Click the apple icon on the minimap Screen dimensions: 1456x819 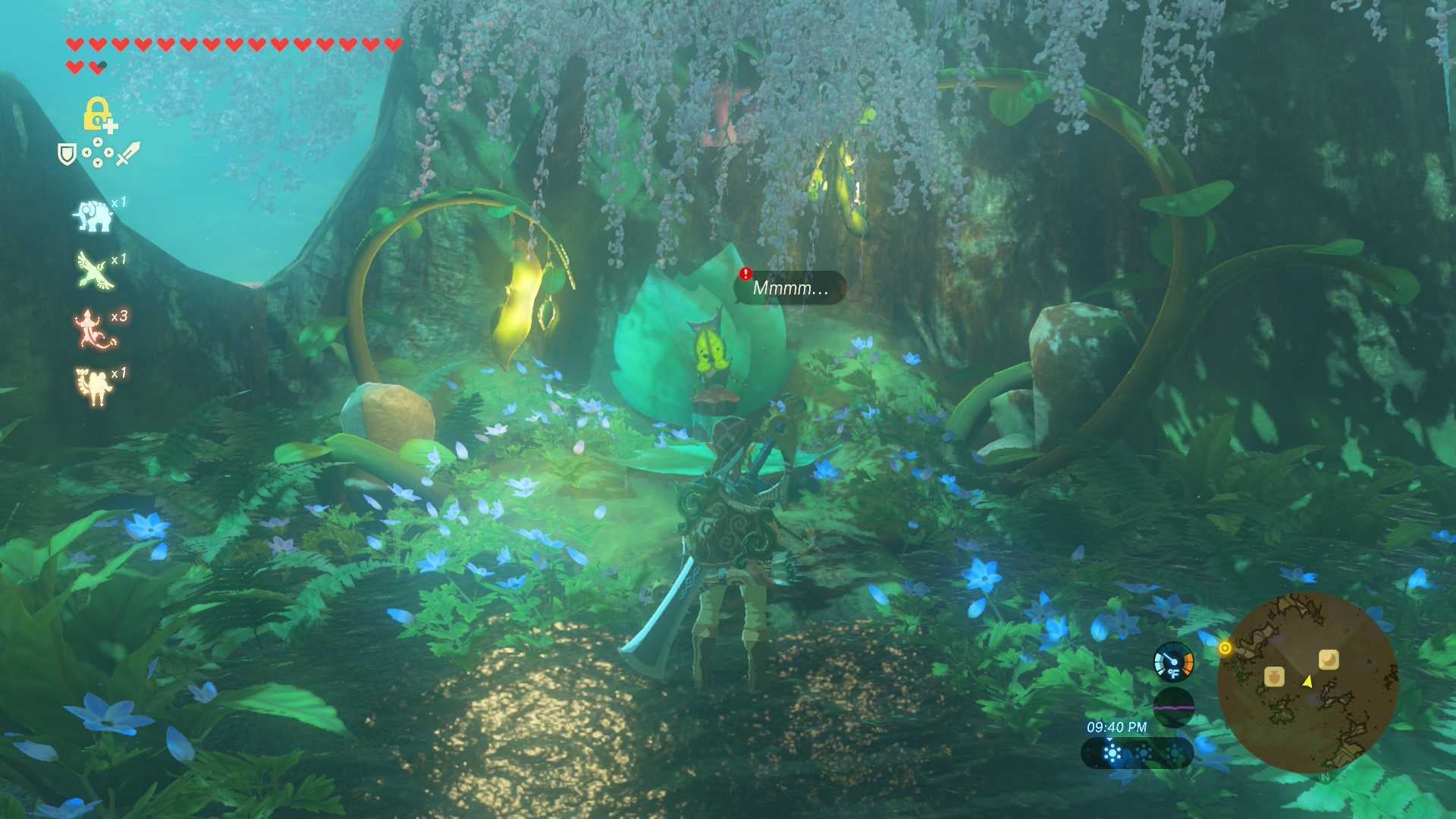1275,678
